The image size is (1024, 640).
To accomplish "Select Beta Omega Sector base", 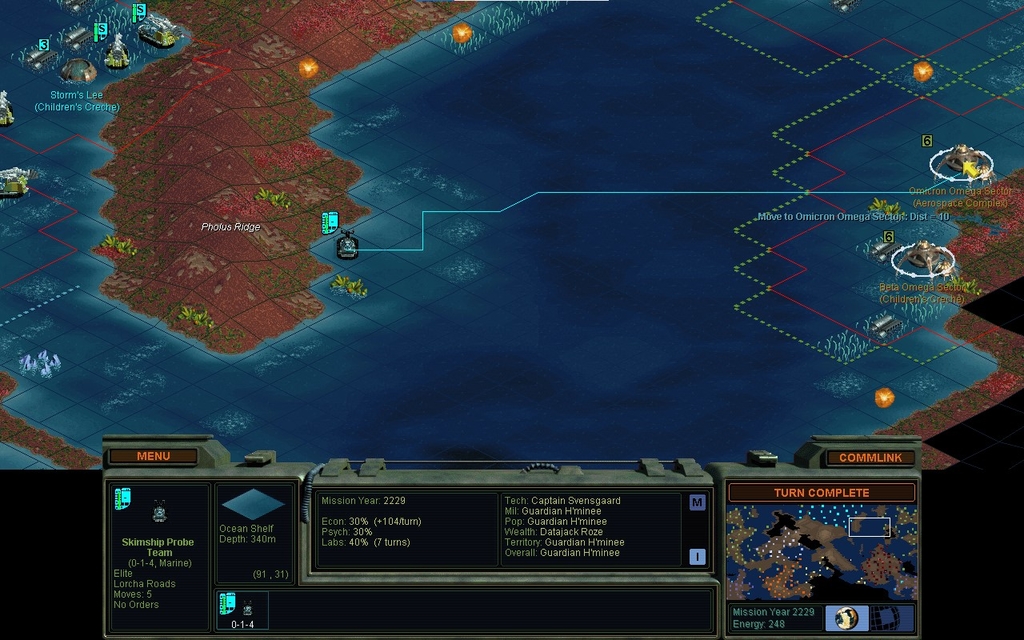I will tap(922, 259).
